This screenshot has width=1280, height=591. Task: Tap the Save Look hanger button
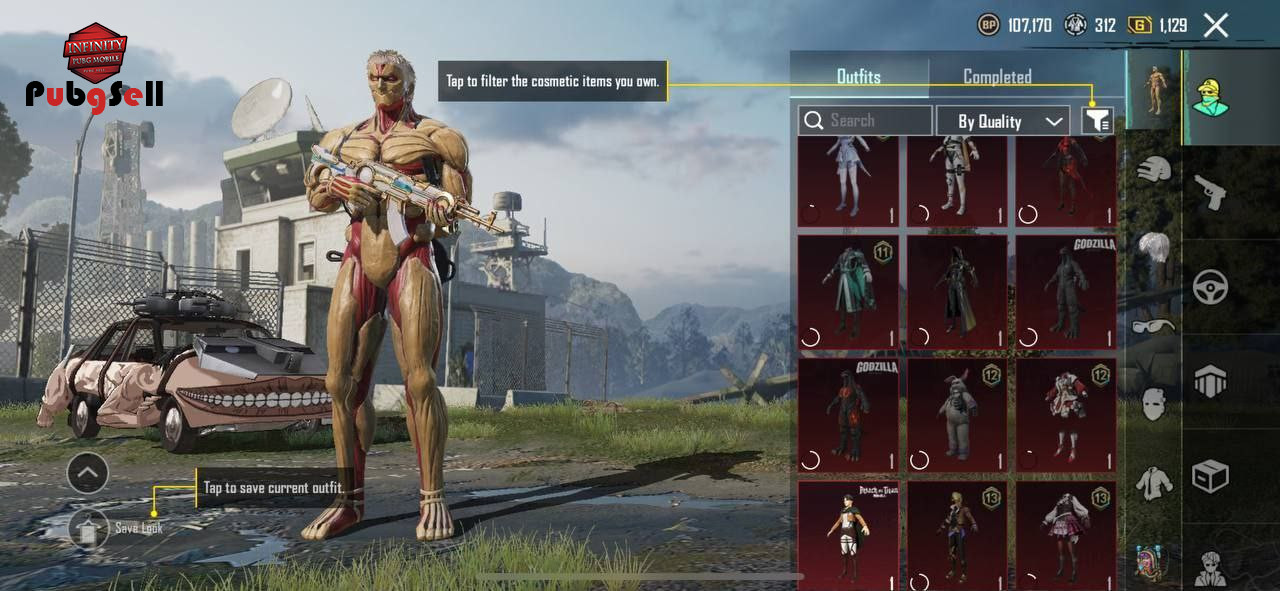tap(88, 529)
